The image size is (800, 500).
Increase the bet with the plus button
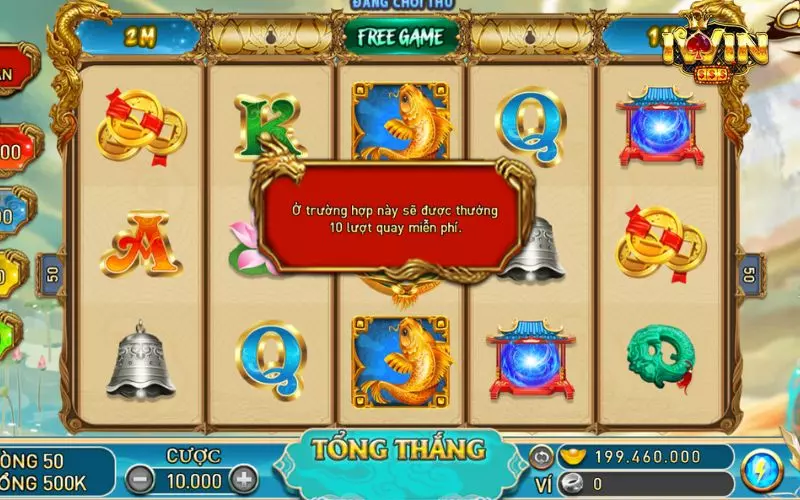tap(244, 479)
